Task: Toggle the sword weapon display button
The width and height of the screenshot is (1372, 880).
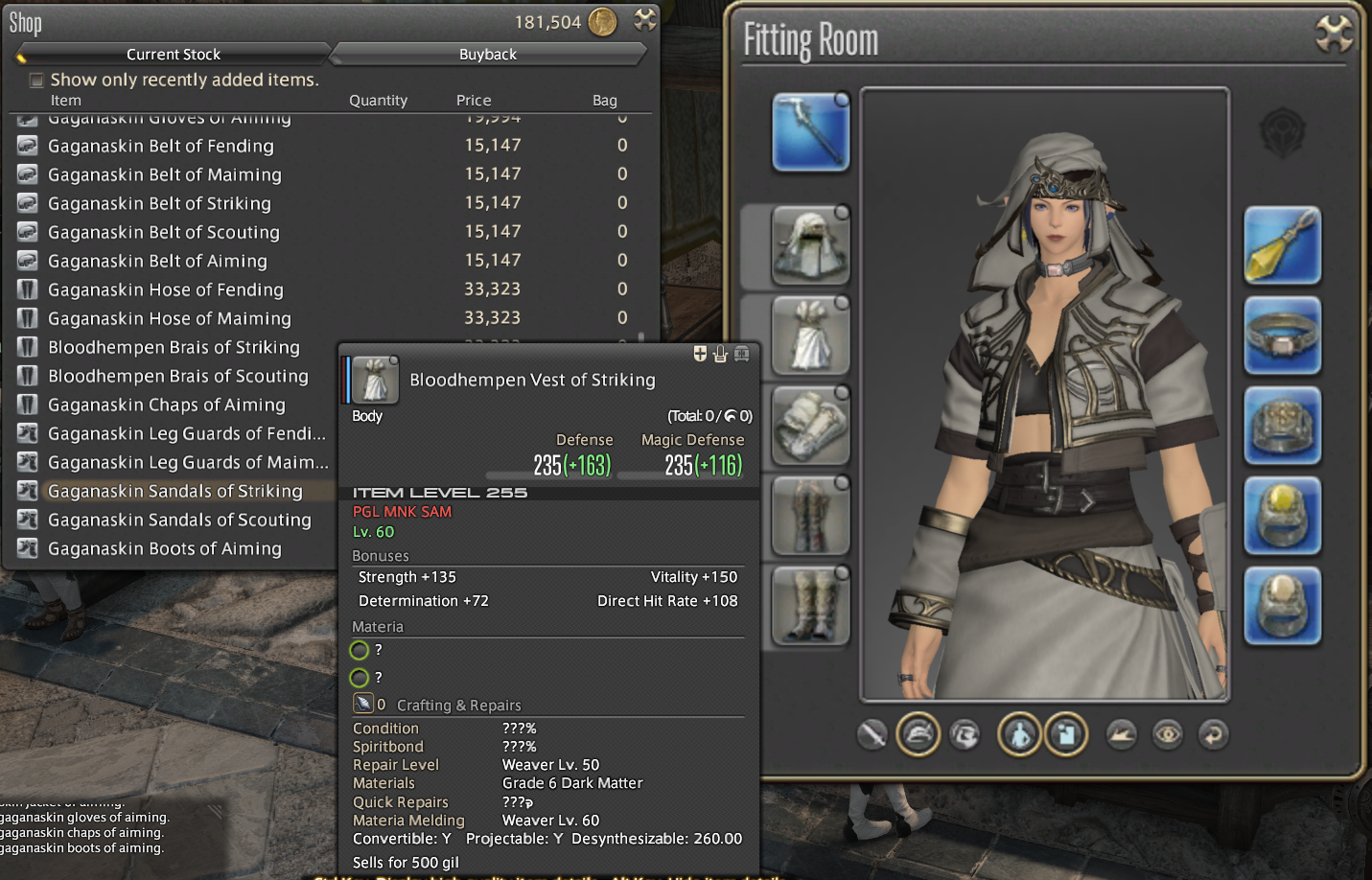Action: tap(872, 735)
